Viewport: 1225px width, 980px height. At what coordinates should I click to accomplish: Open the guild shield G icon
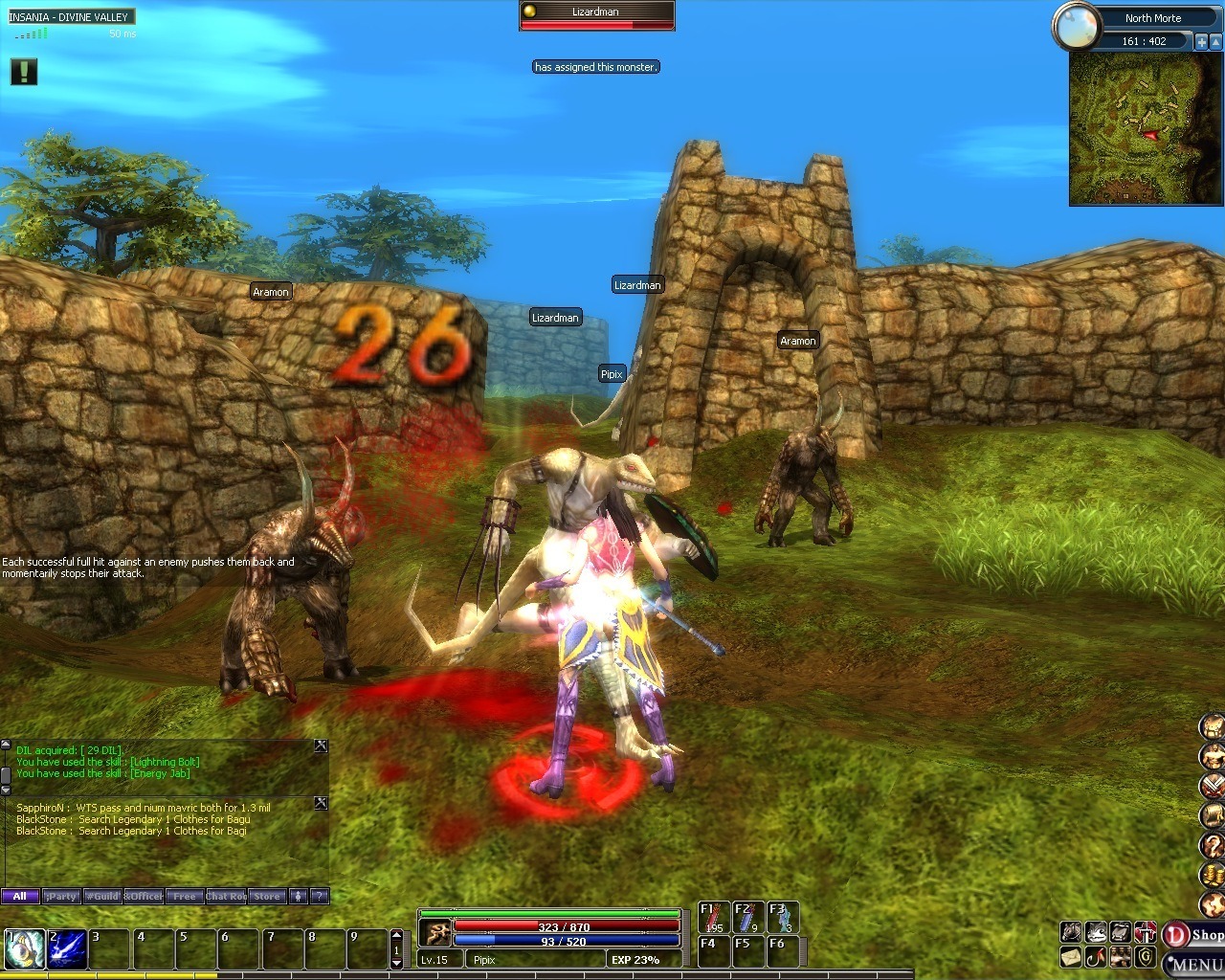pyautogui.click(x=1146, y=957)
